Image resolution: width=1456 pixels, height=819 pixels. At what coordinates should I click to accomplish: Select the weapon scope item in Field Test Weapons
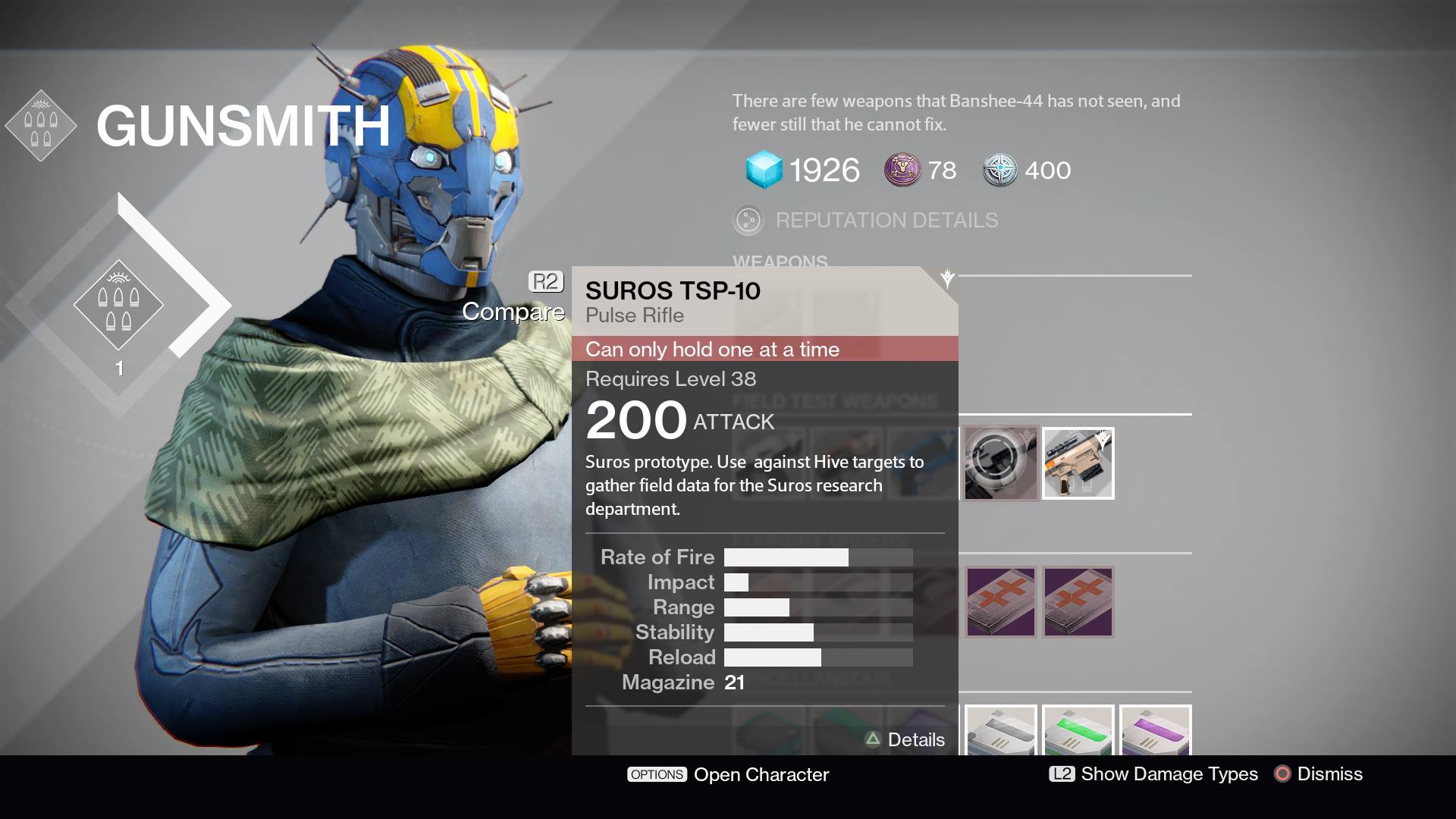pyautogui.click(x=1000, y=463)
